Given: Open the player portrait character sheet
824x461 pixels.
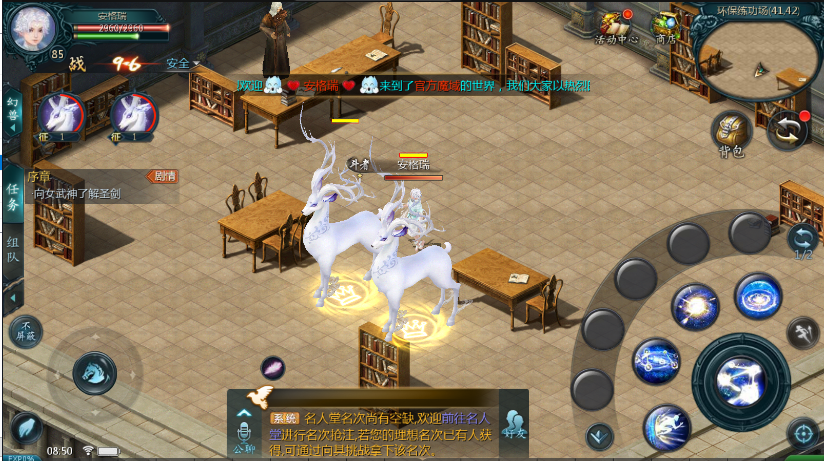Looking at the screenshot, I should click(x=35, y=29).
